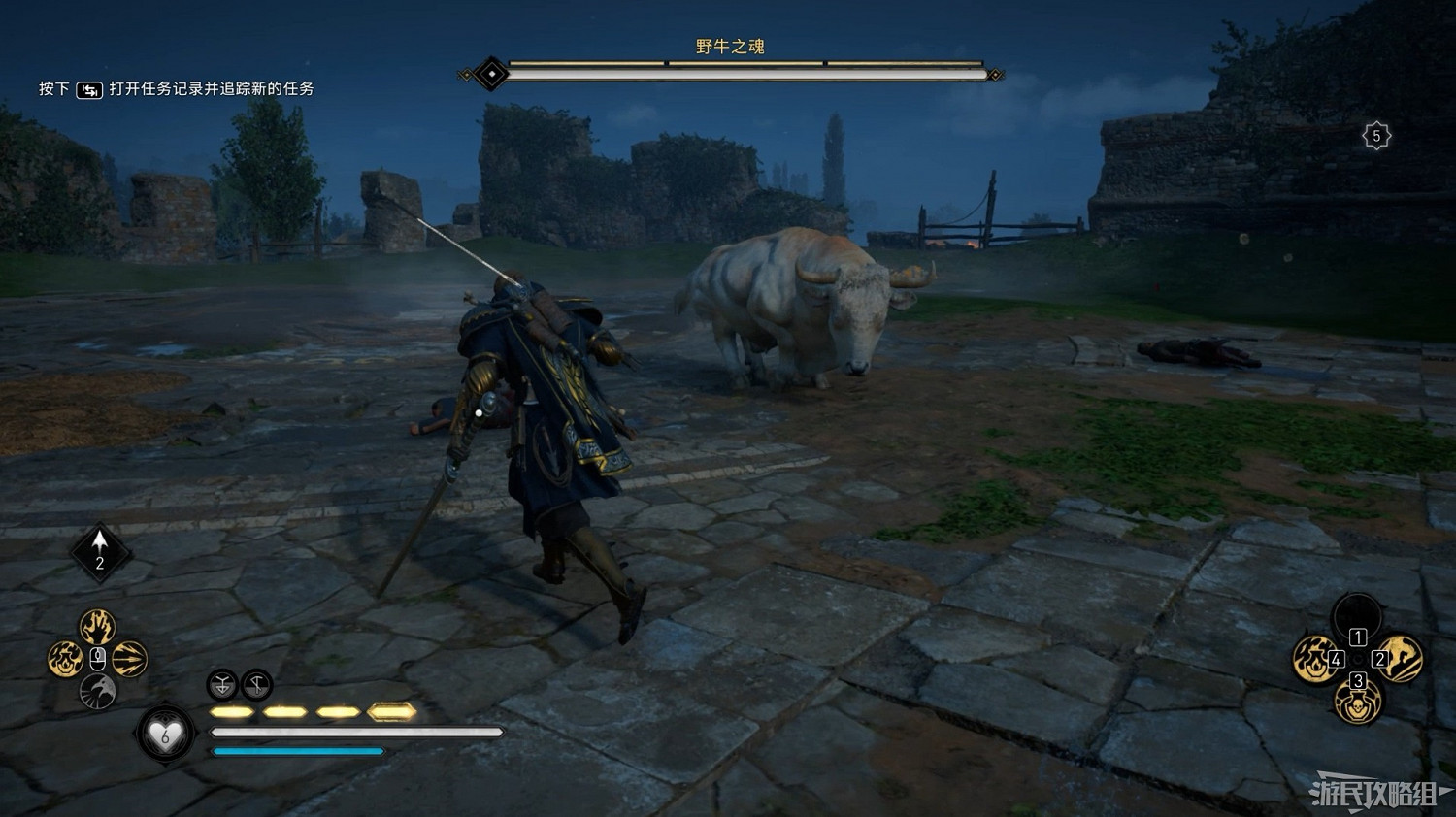Select the arrow-burst ability icon
This screenshot has width=1456, height=817.
pyautogui.click(x=129, y=657)
